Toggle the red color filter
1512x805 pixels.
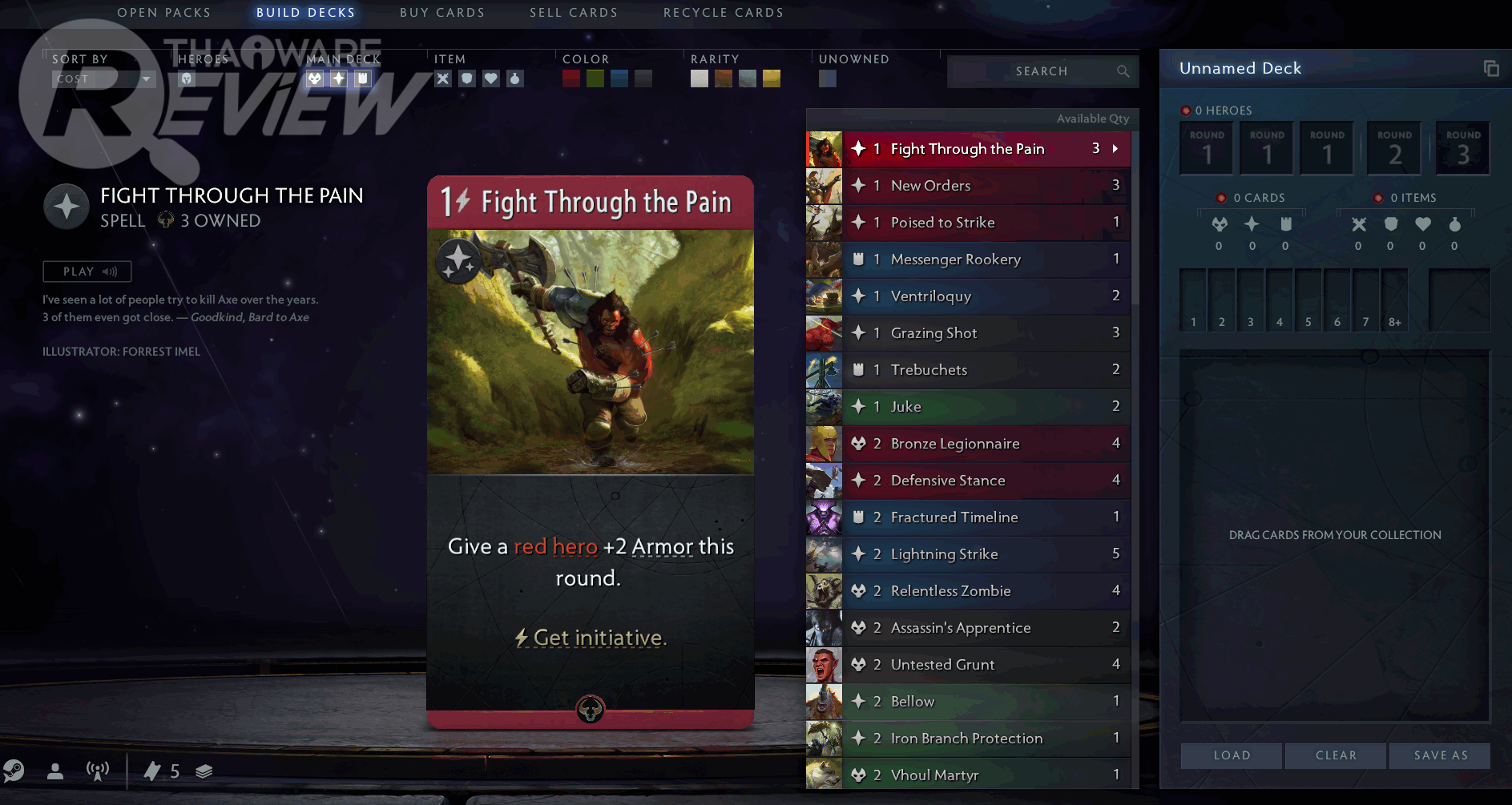click(571, 78)
